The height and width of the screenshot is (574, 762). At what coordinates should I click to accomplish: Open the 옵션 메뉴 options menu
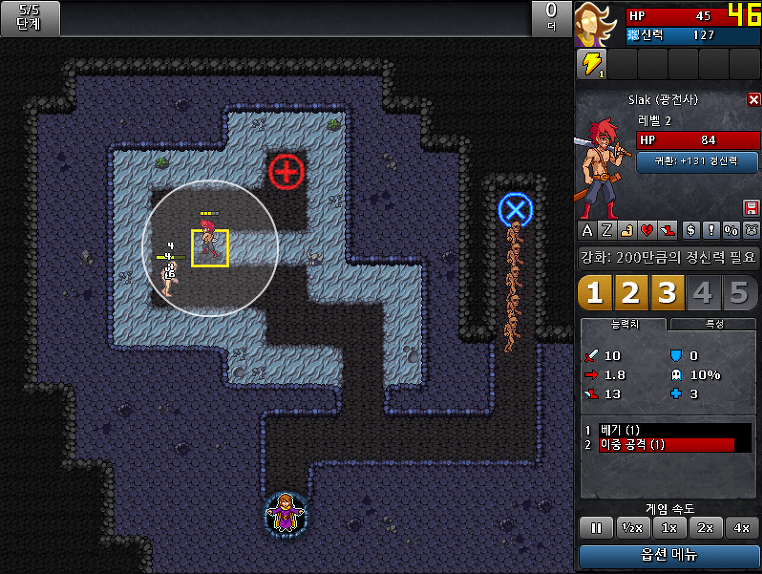point(669,555)
